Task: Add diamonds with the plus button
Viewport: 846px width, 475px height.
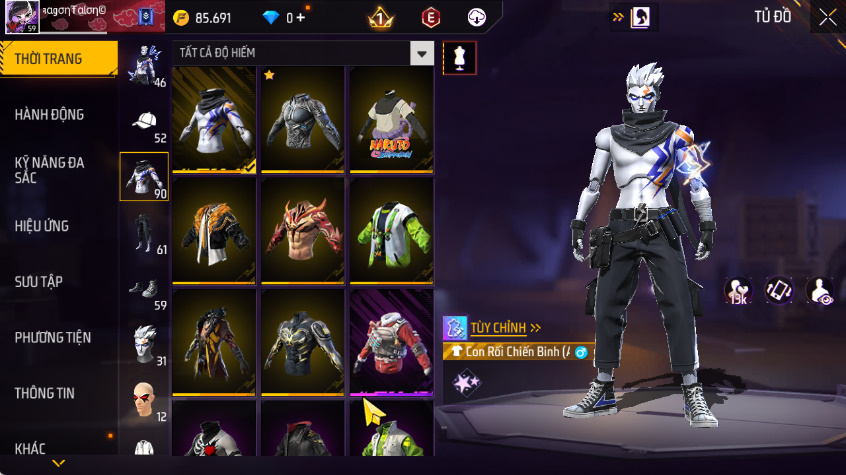Action: pyautogui.click(x=301, y=18)
